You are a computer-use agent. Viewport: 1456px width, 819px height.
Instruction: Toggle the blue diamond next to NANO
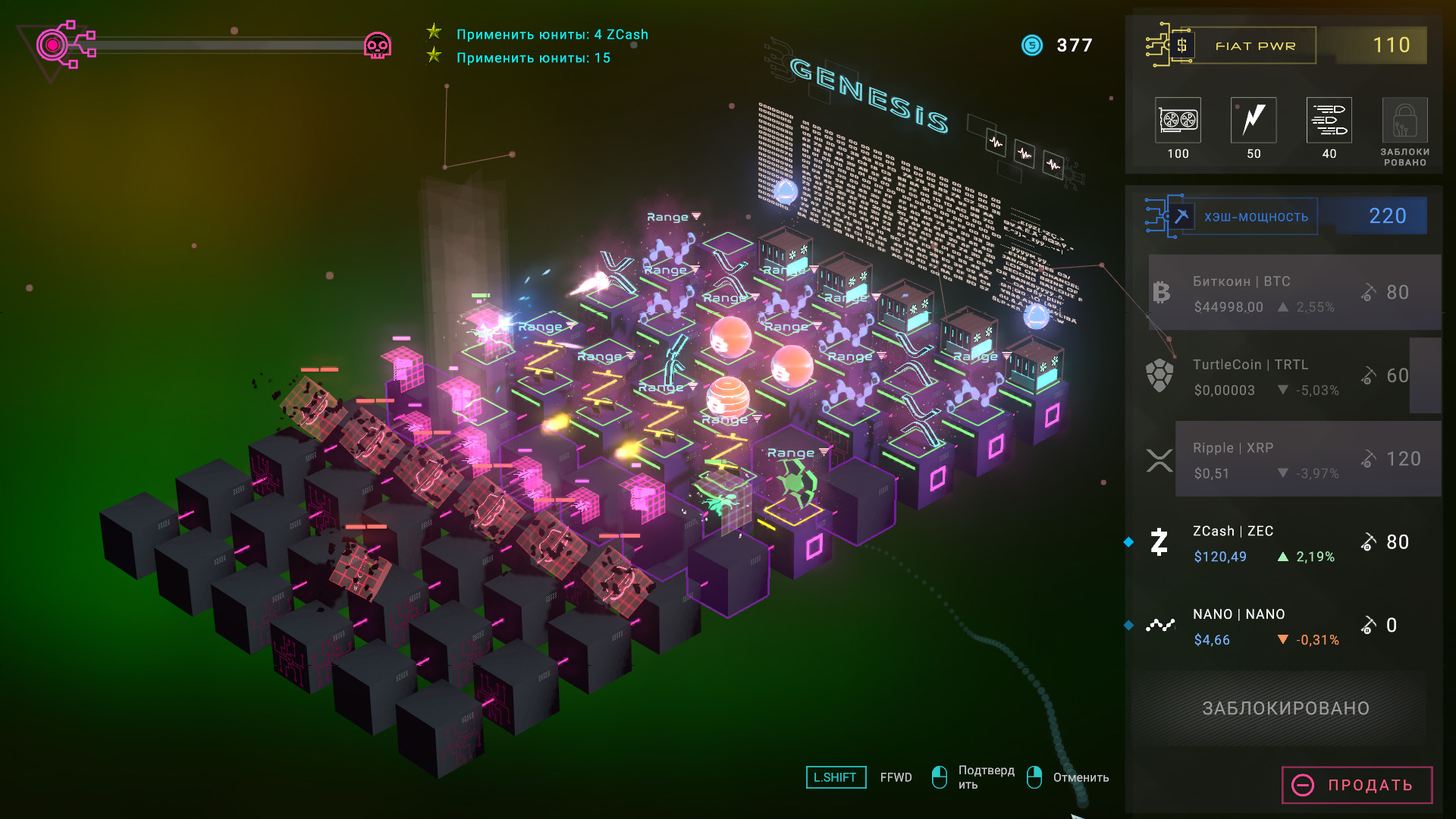pos(1129,625)
